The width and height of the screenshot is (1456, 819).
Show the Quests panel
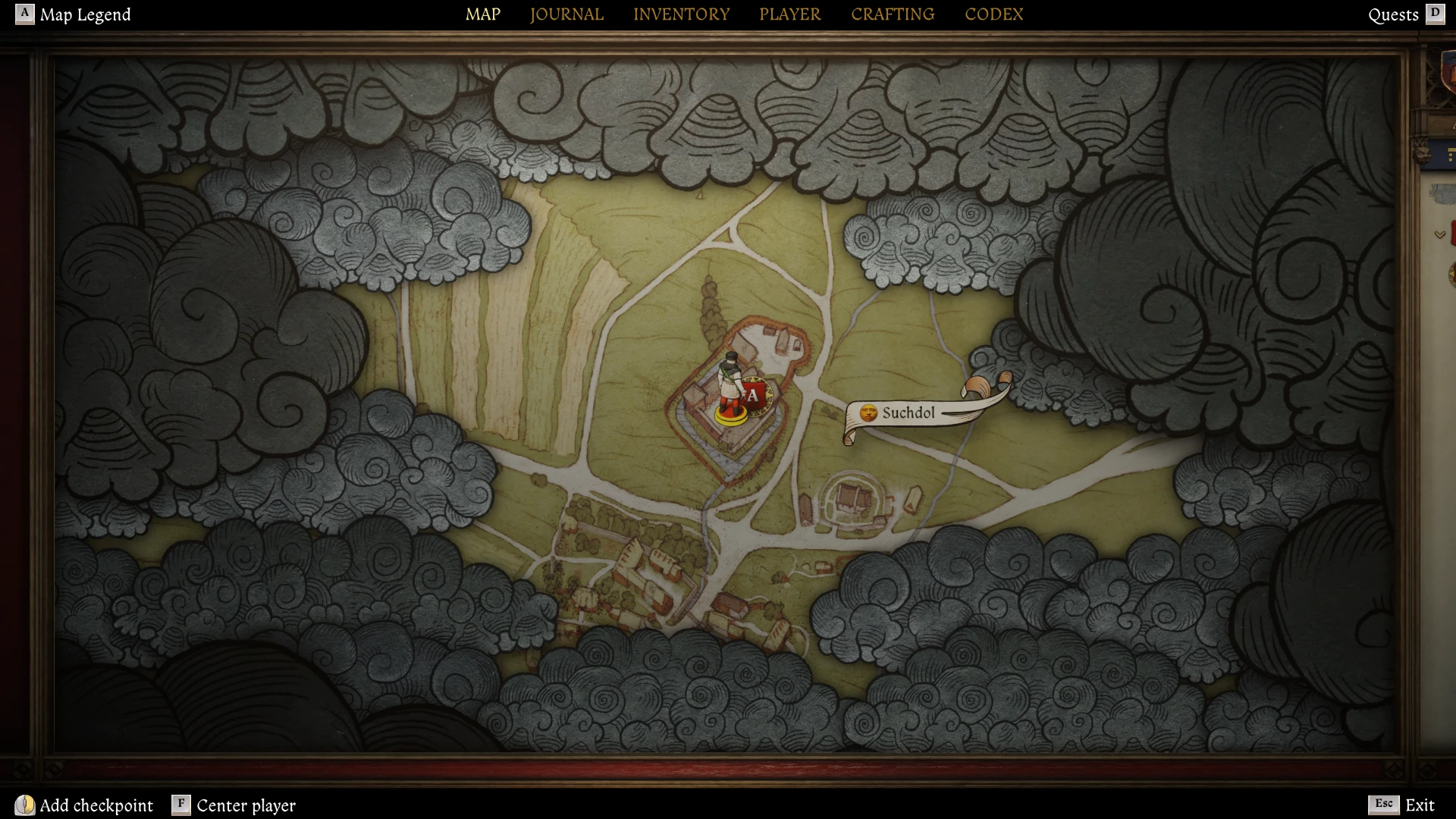(1405, 14)
